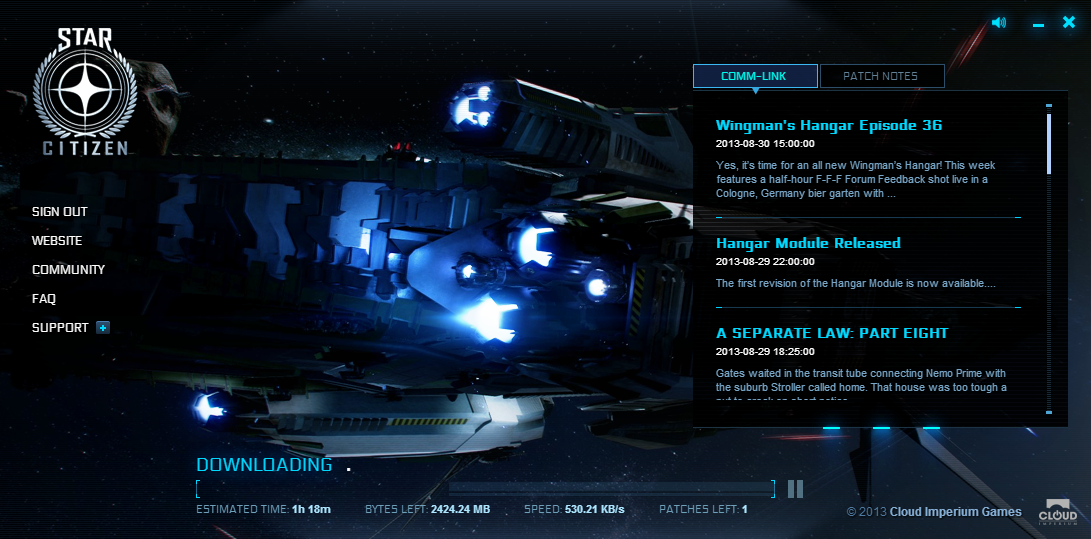Open the FAQ entry
Viewport: 1091px width, 539px height.
tap(44, 299)
